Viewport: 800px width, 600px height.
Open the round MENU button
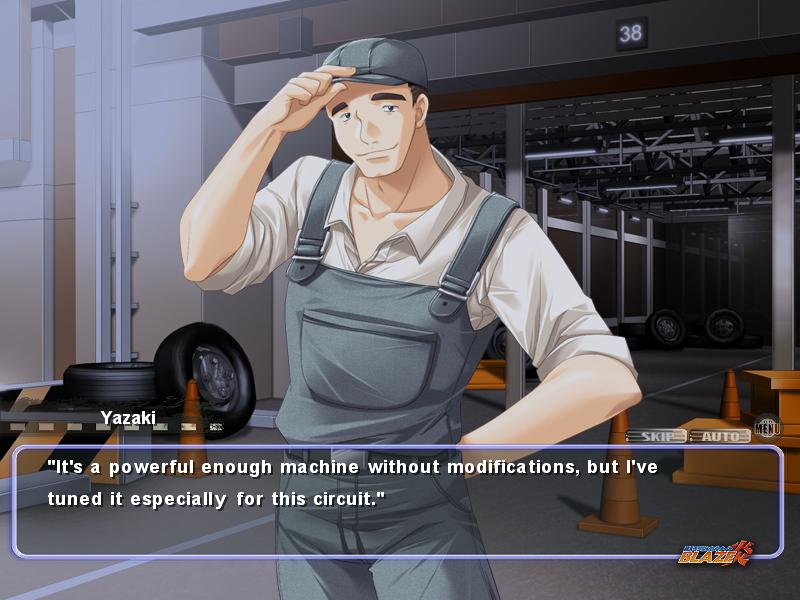coord(767,428)
